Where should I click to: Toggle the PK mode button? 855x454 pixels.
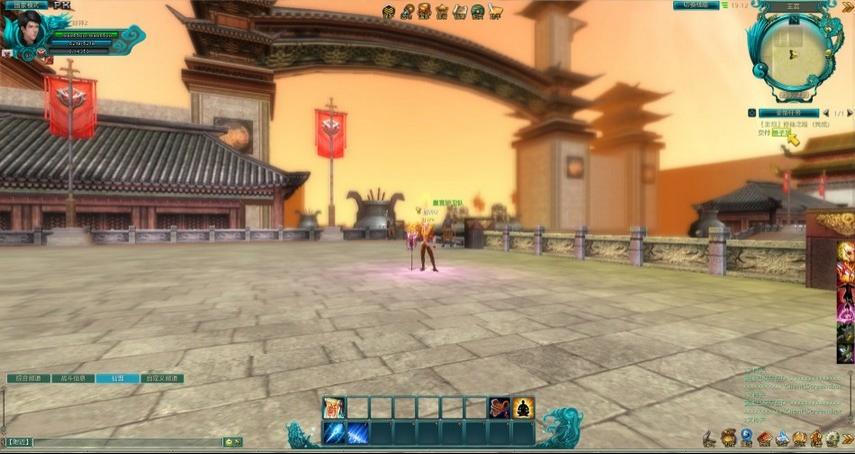click(x=62, y=6)
